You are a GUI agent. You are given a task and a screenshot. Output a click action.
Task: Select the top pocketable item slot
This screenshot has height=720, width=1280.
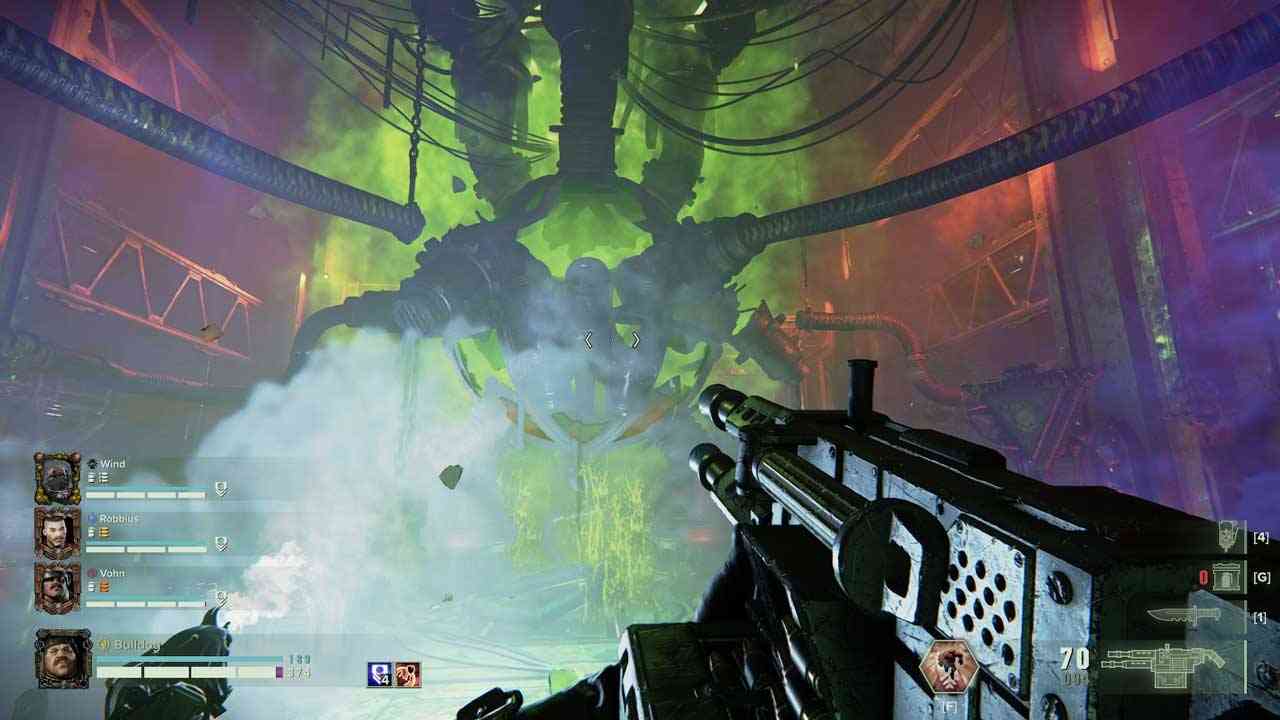(1228, 537)
